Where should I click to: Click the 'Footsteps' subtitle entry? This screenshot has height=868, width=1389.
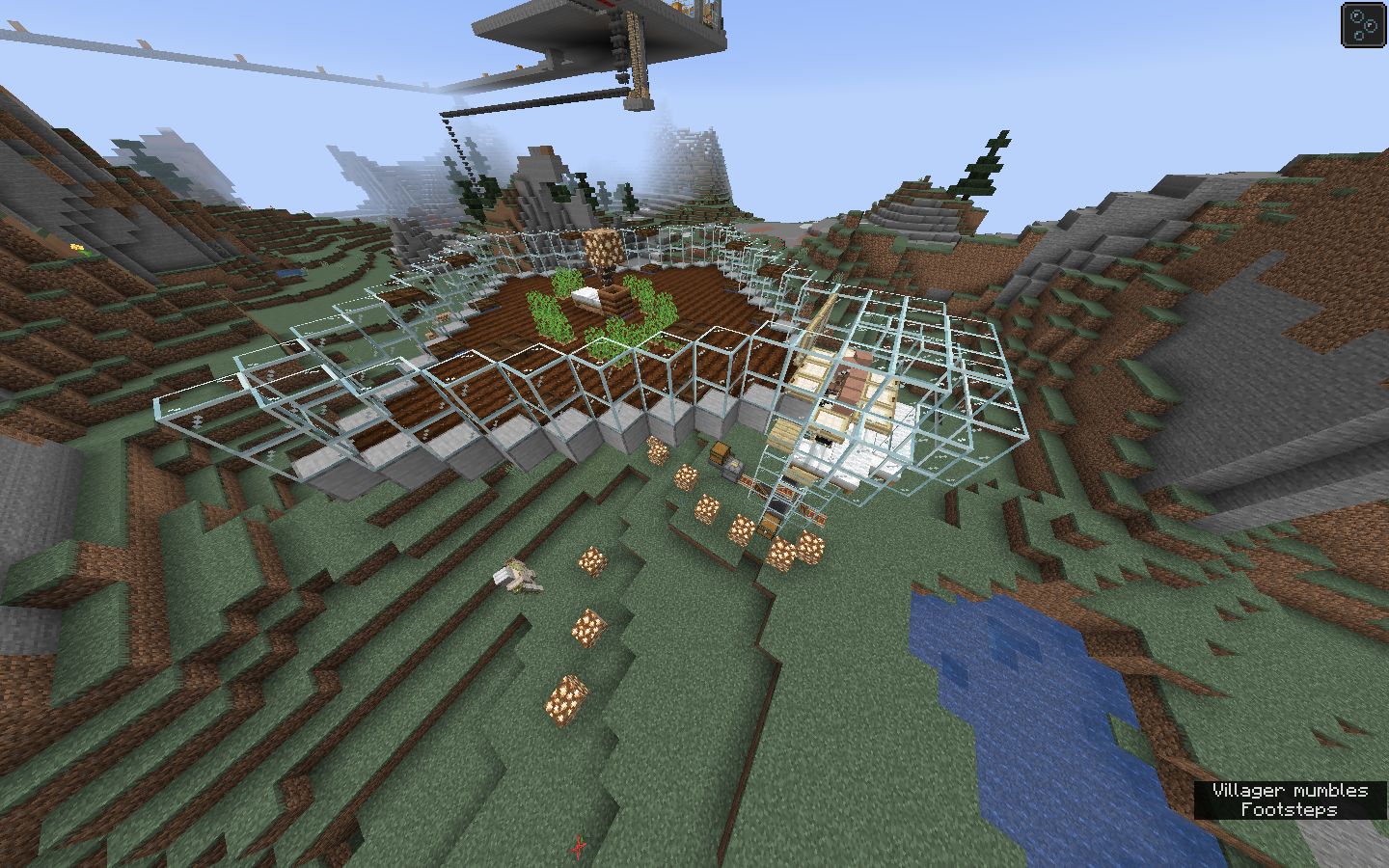click(1290, 810)
